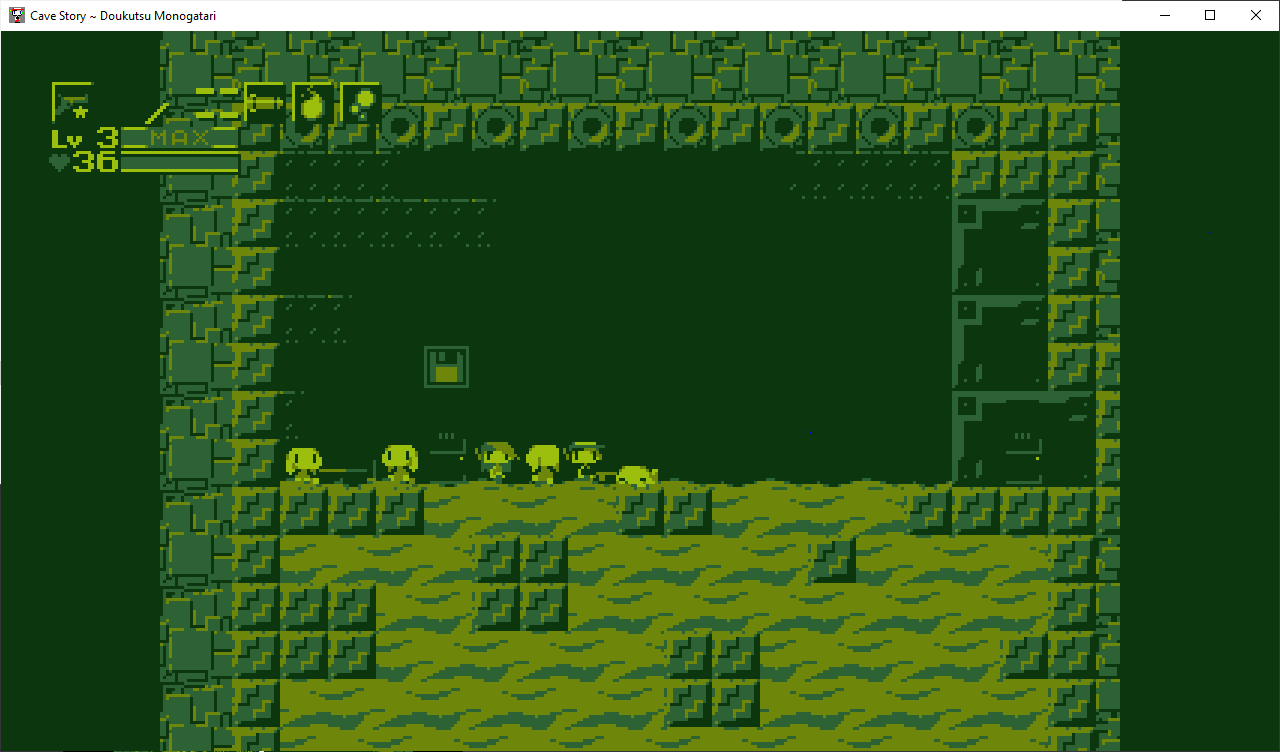
Task: Click the floppy disk save point icon
Action: (x=446, y=366)
